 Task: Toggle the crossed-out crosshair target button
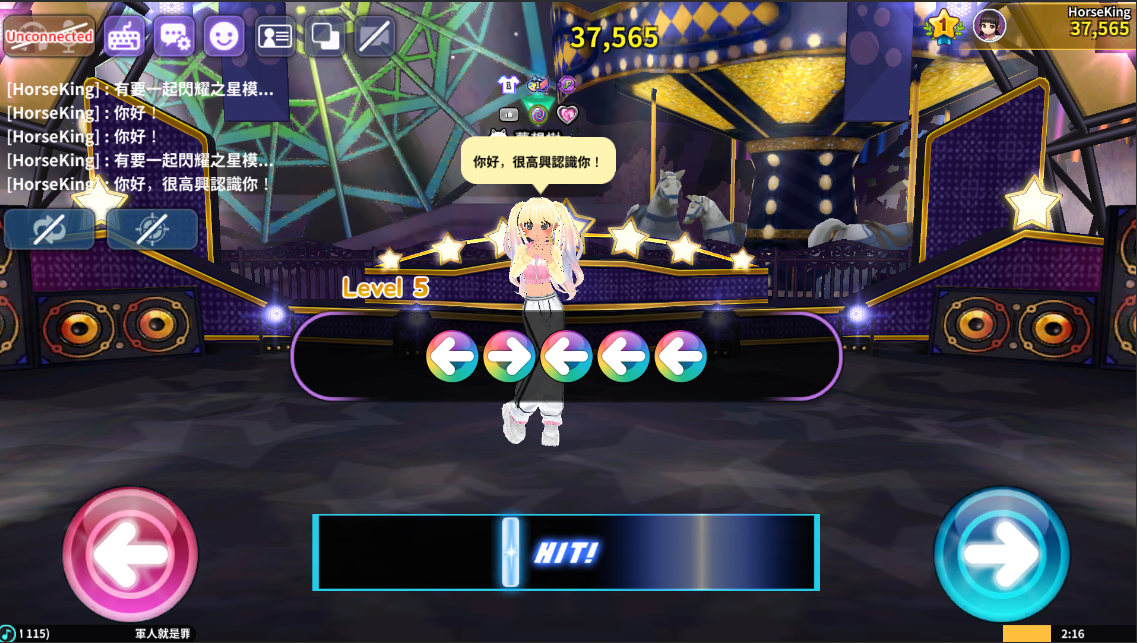(x=152, y=229)
